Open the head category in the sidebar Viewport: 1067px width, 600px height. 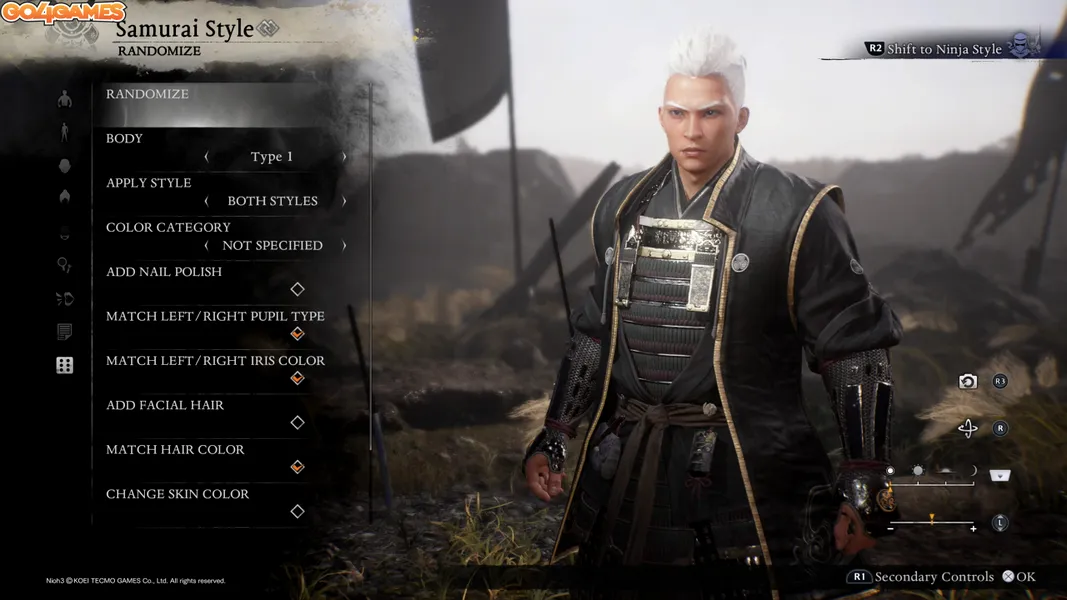65,166
